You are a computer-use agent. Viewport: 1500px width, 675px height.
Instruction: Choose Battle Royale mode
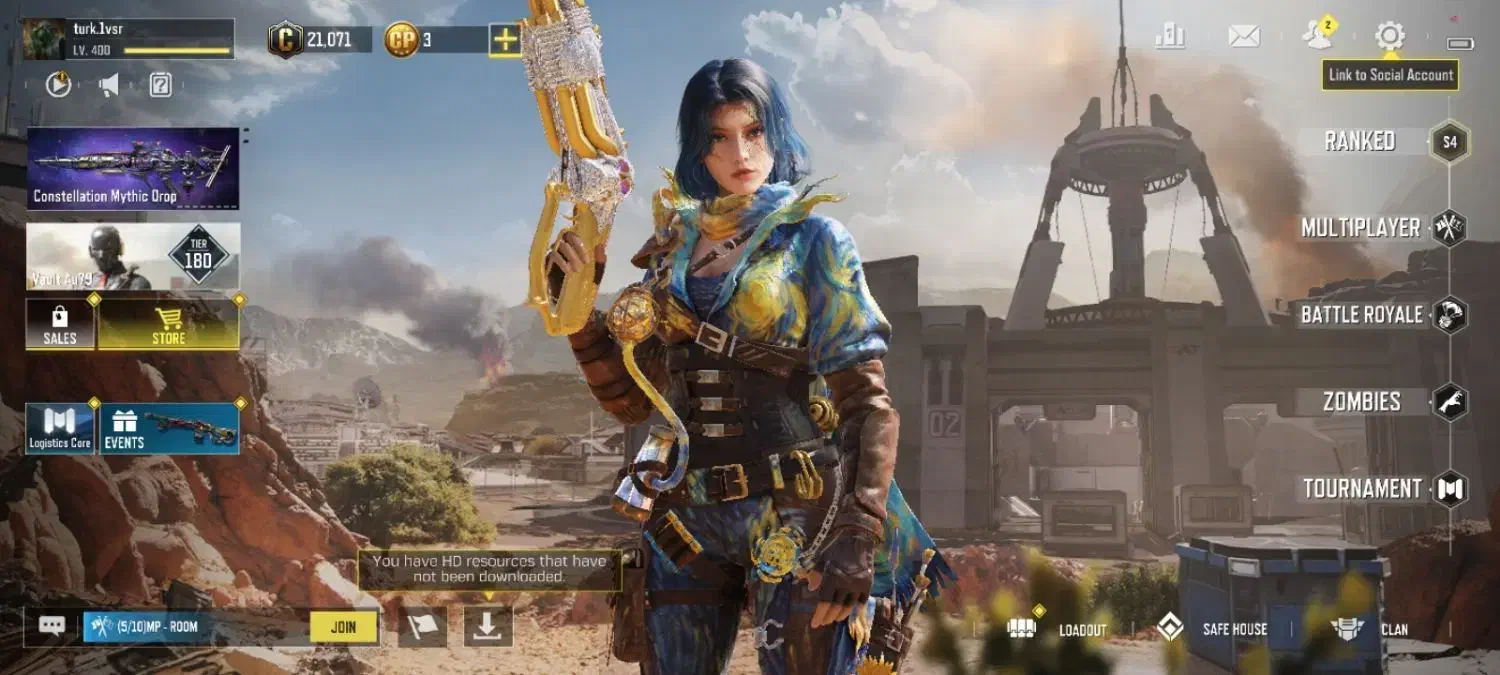point(1362,315)
